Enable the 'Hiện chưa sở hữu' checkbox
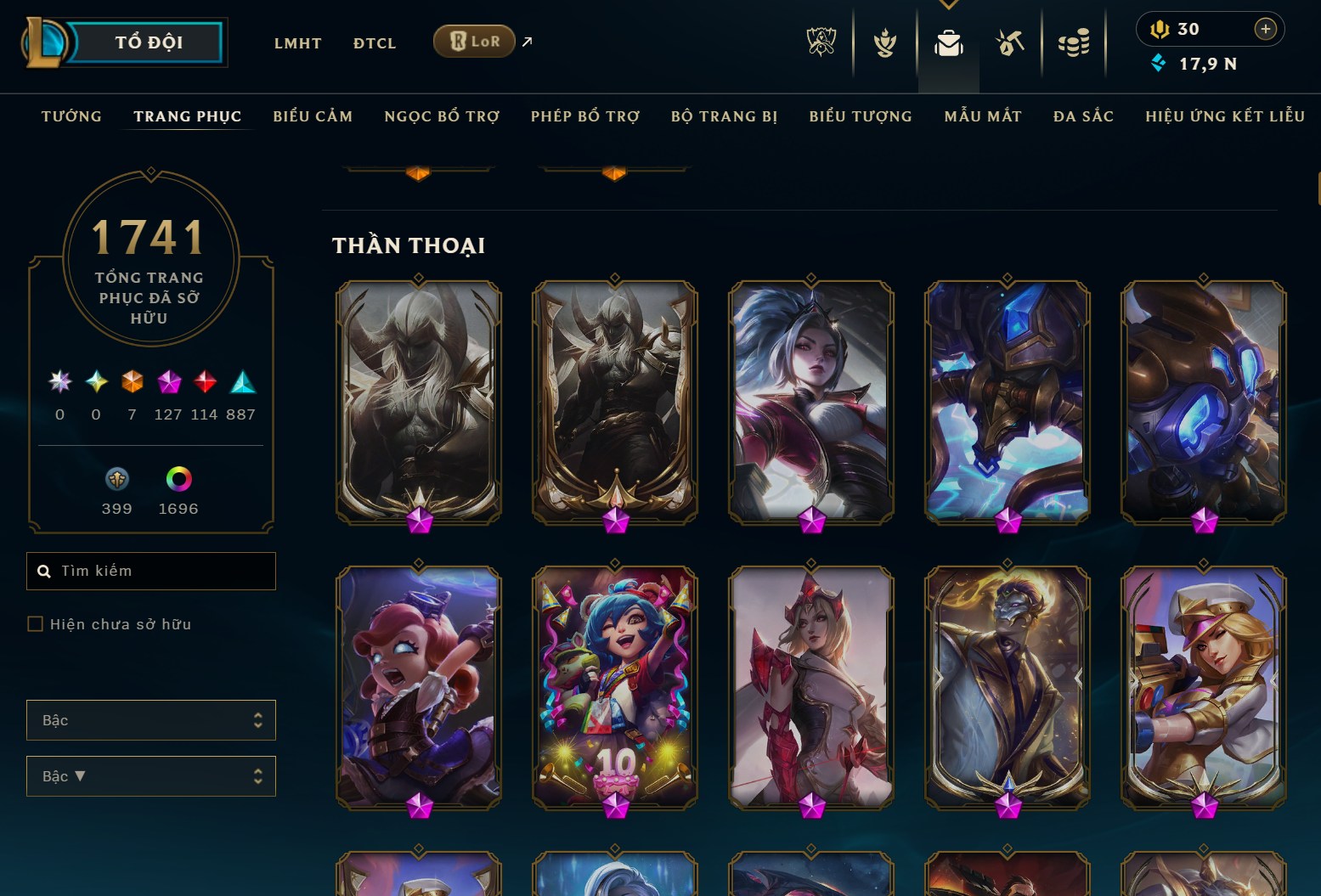The height and width of the screenshot is (896, 1321). [36, 623]
